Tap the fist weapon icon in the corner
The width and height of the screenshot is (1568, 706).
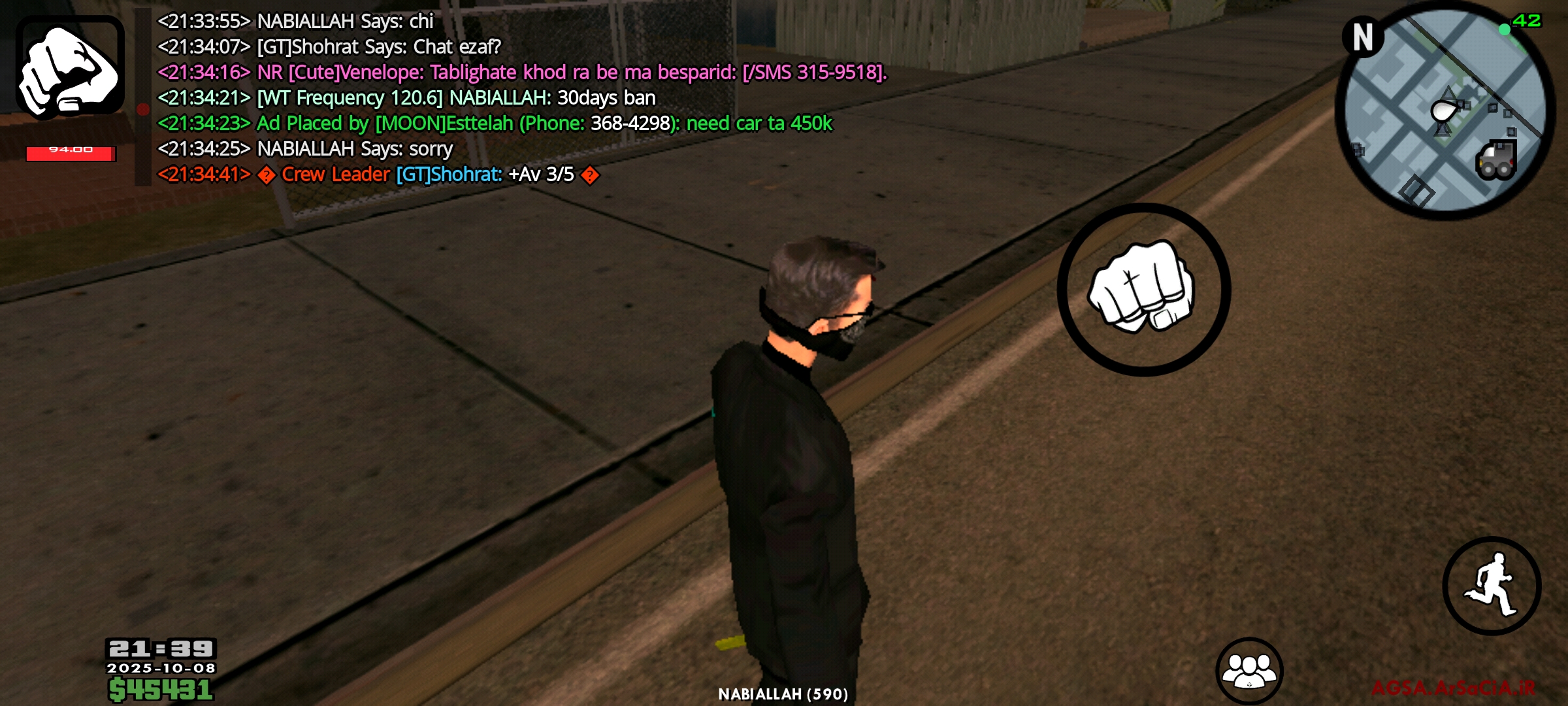[x=70, y=67]
